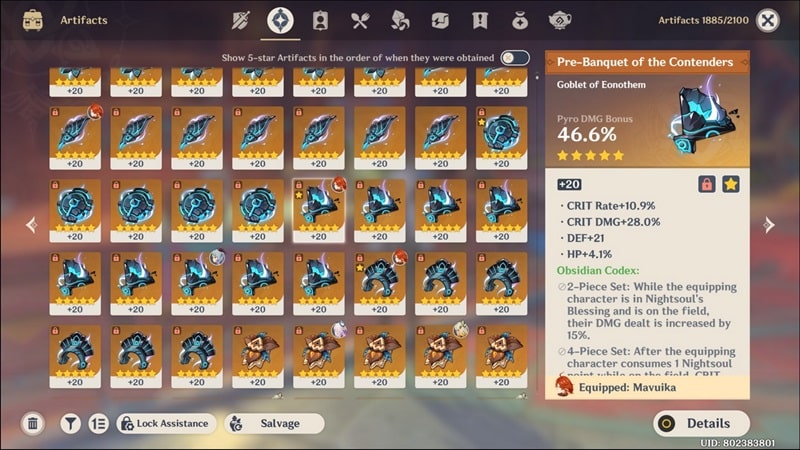Toggle the lock on the selected goblet
Viewport: 800px width, 450px height.
click(706, 184)
